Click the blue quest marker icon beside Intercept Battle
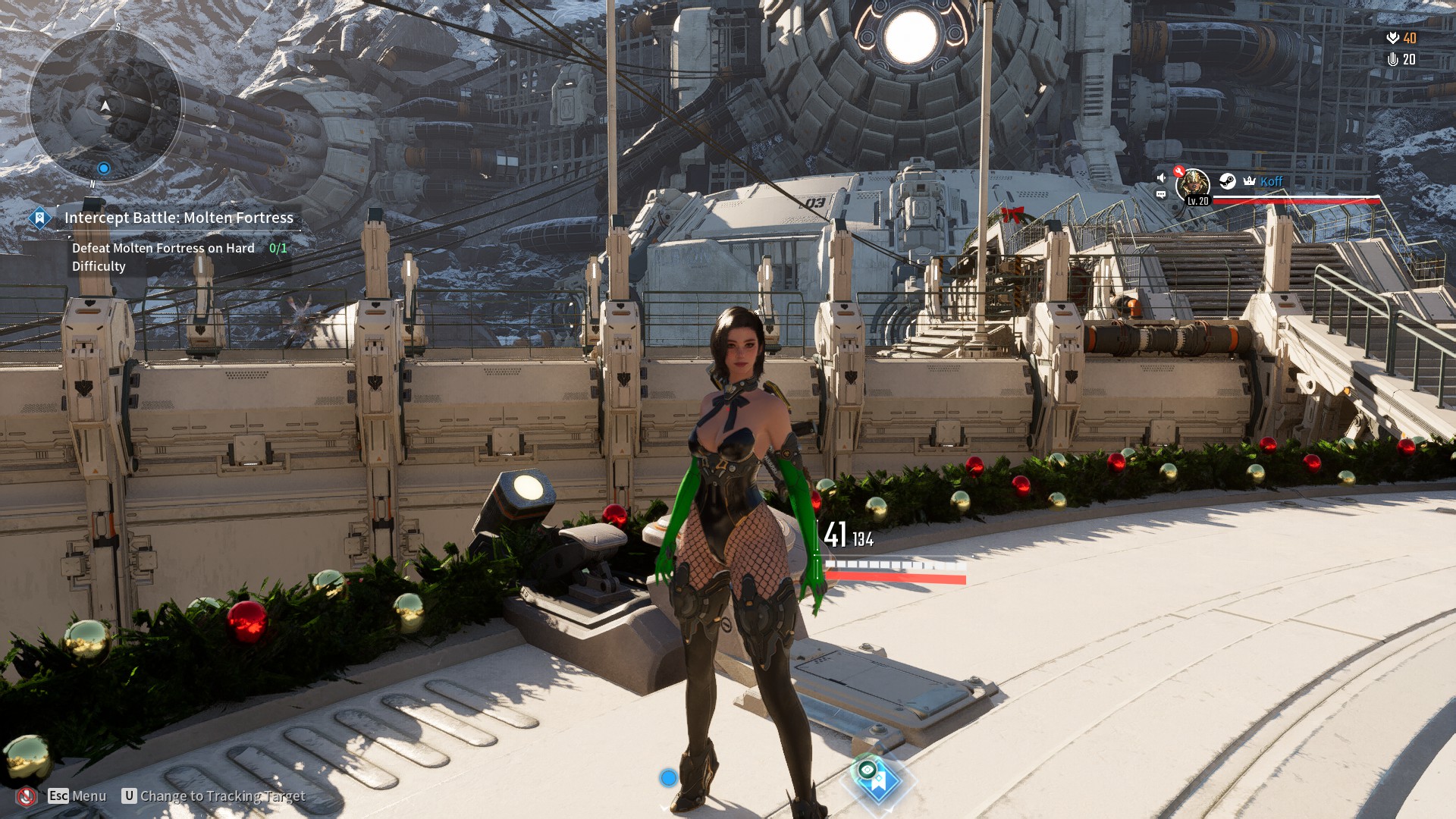This screenshot has width=1456, height=819. click(39, 218)
